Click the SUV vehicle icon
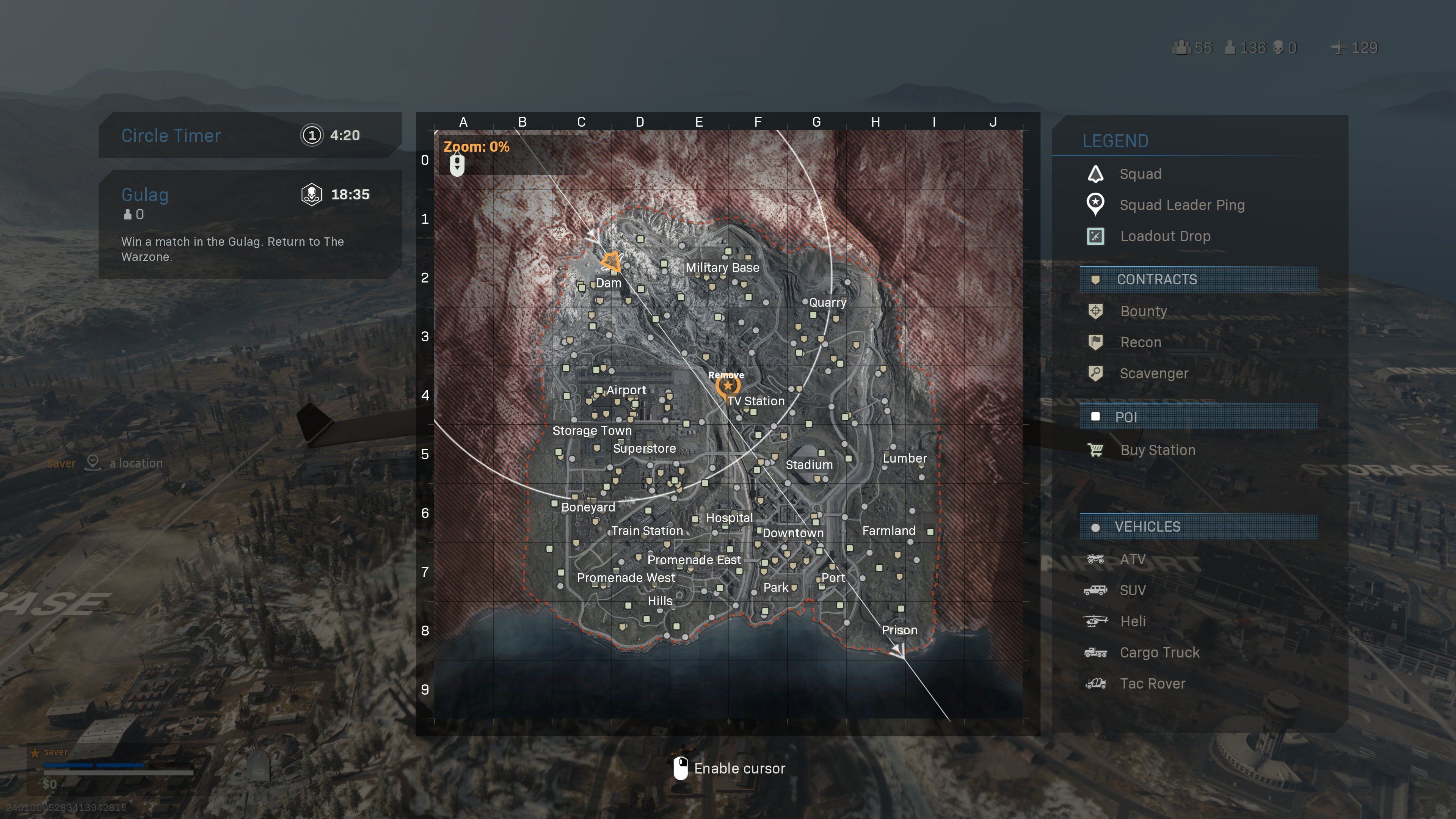The height and width of the screenshot is (819, 1456). (x=1095, y=590)
